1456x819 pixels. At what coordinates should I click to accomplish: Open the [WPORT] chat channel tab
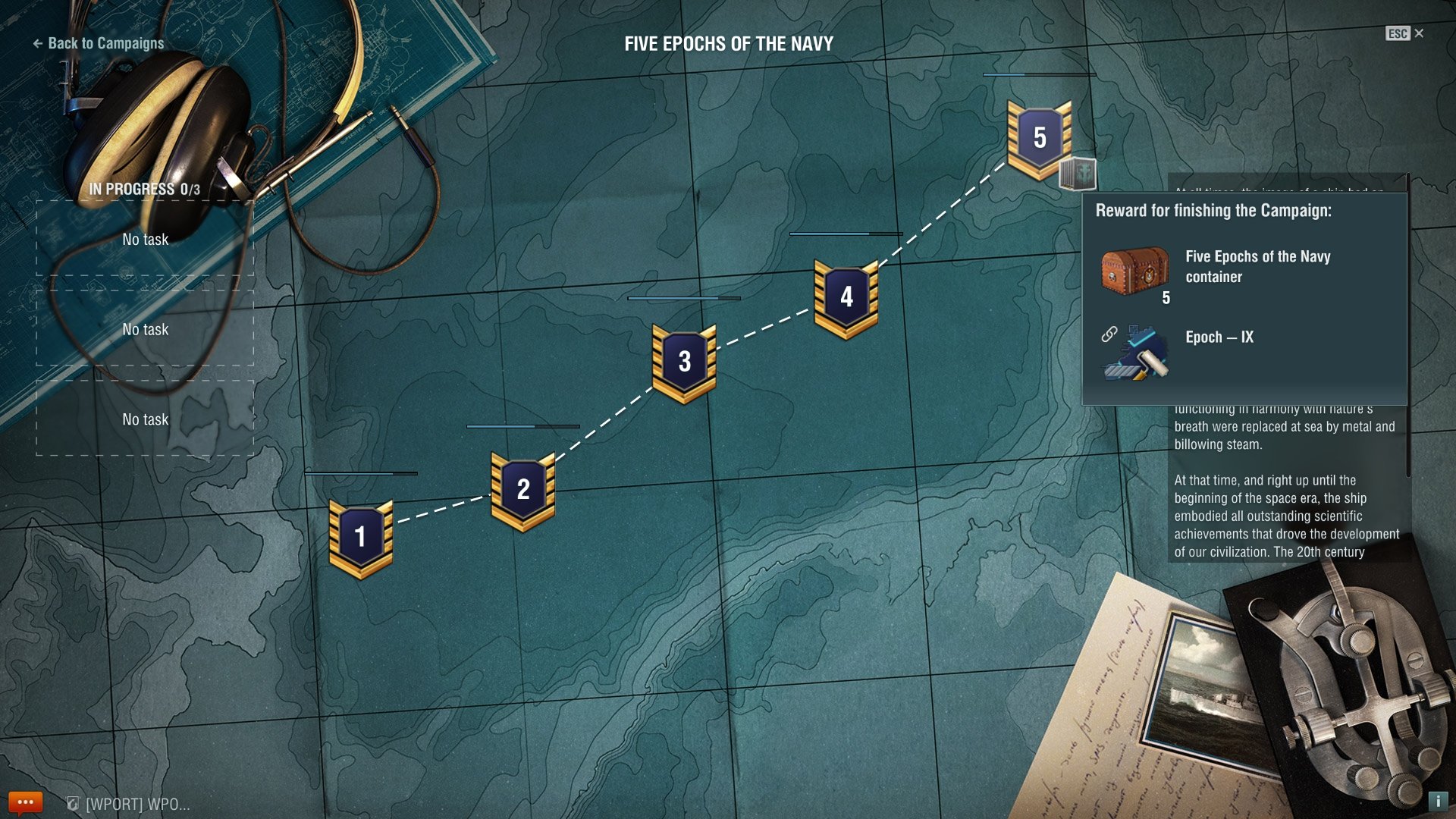coord(129,804)
